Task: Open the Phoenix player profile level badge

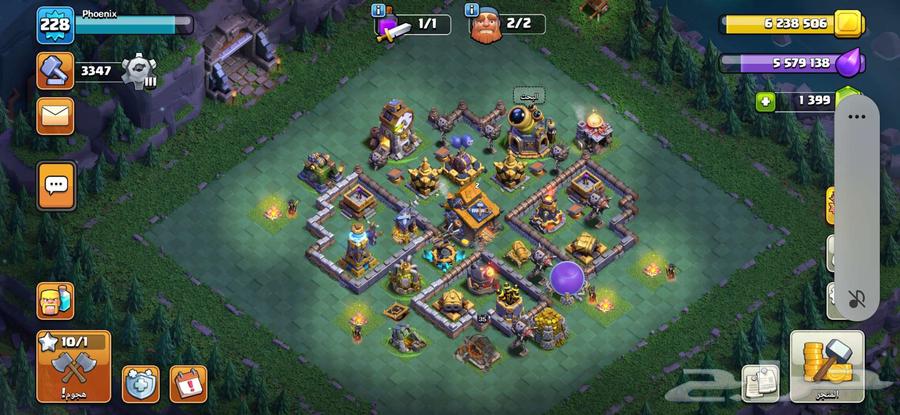Action: (56, 25)
